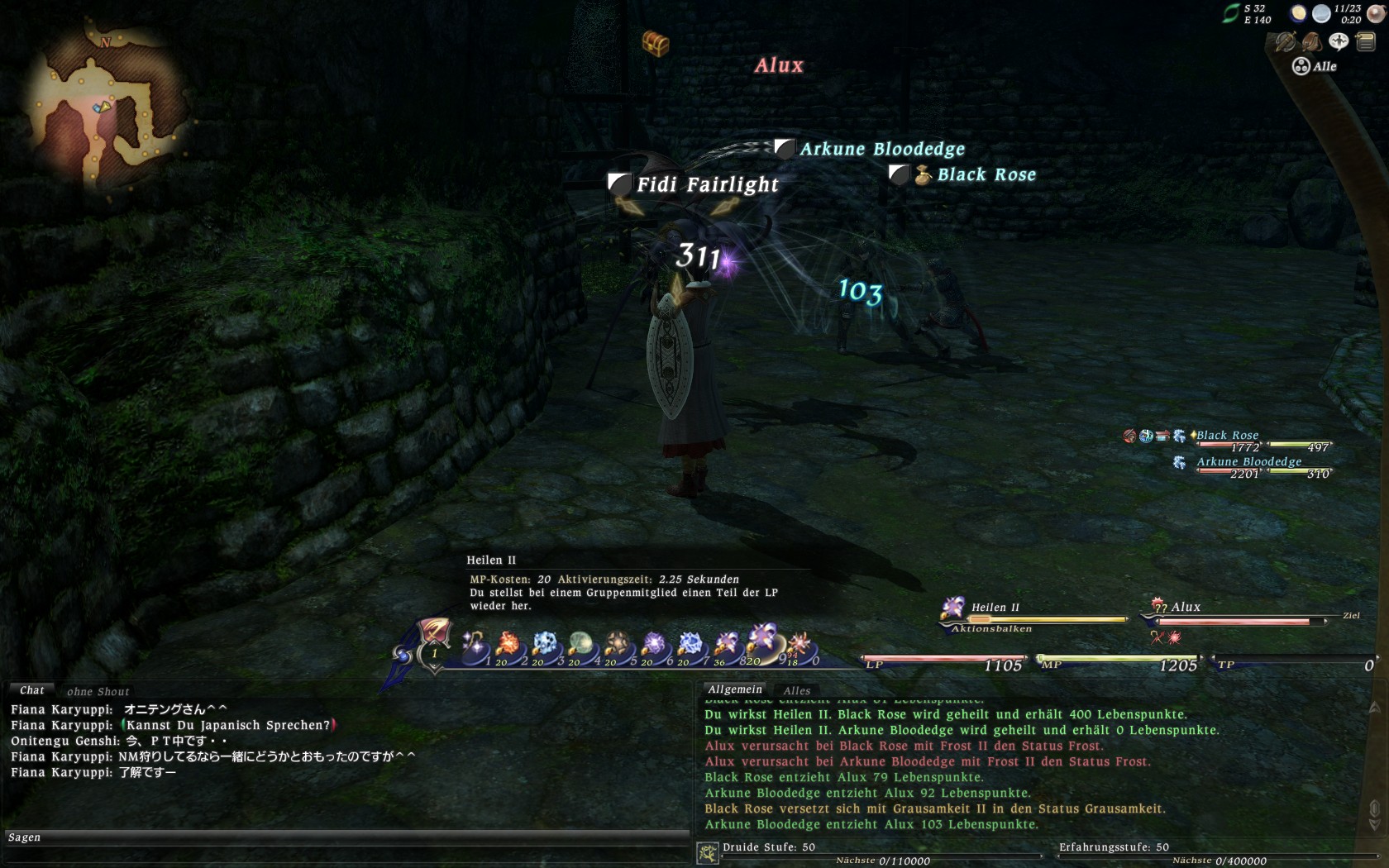Select the Chat tab
This screenshot has height=868, width=1389.
[32, 690]
